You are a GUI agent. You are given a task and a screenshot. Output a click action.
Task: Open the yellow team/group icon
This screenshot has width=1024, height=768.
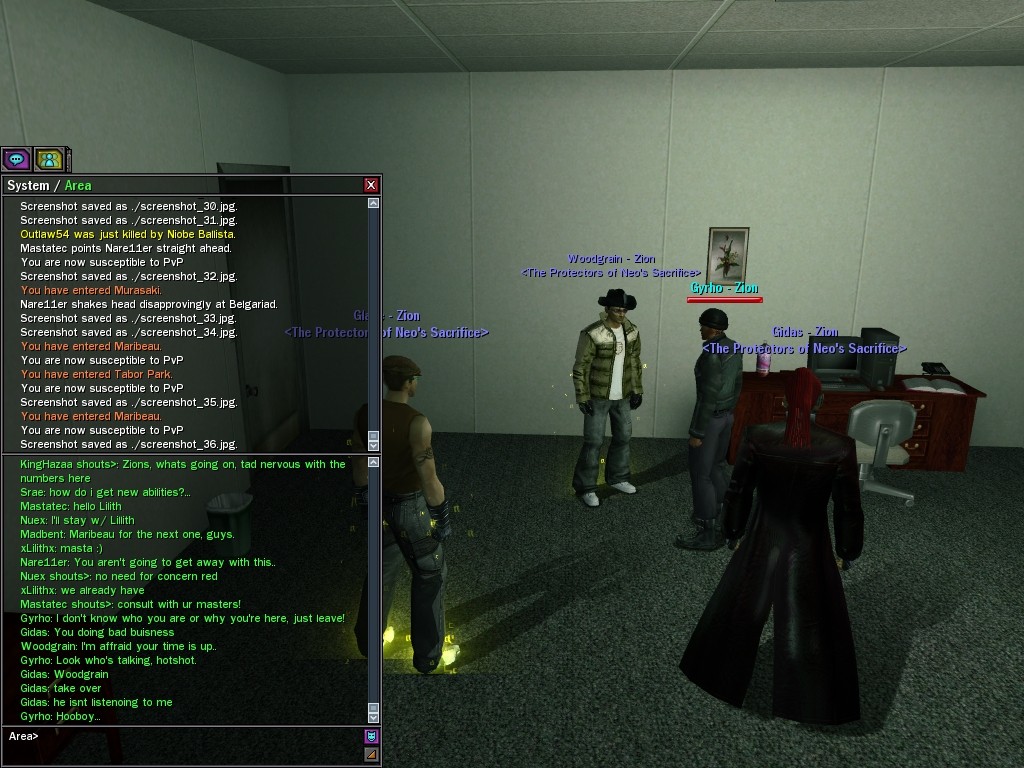(49, 159)
